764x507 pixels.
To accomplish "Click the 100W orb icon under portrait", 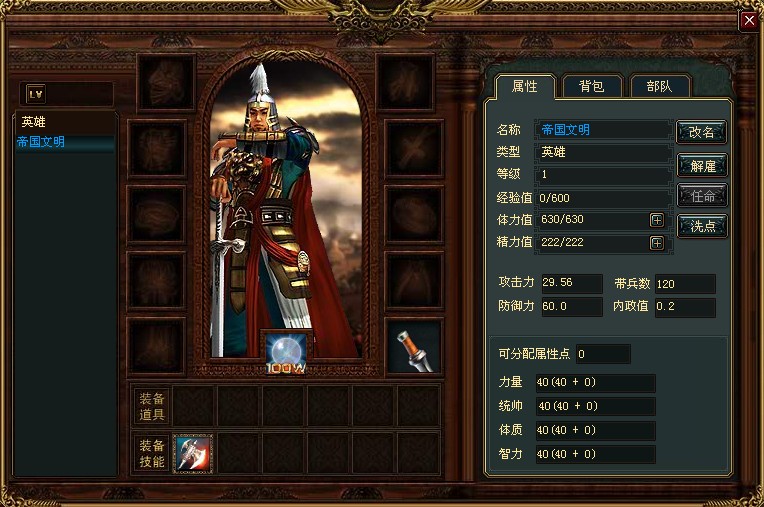I will pos(287,350).
